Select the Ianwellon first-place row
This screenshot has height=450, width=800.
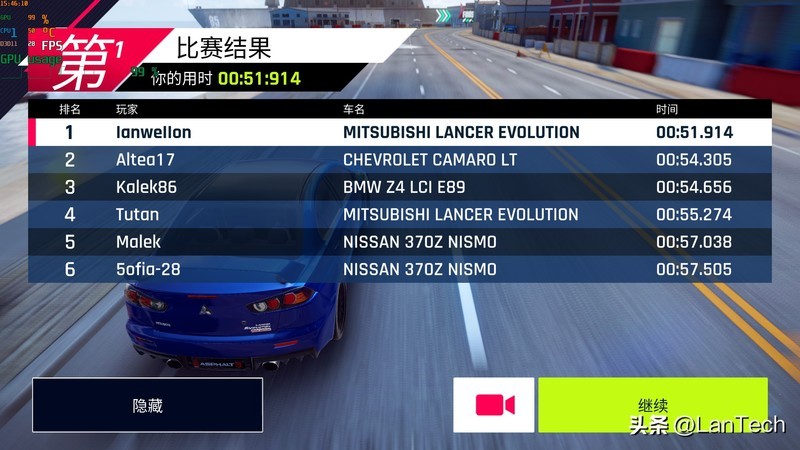click(x=400, y=132)
